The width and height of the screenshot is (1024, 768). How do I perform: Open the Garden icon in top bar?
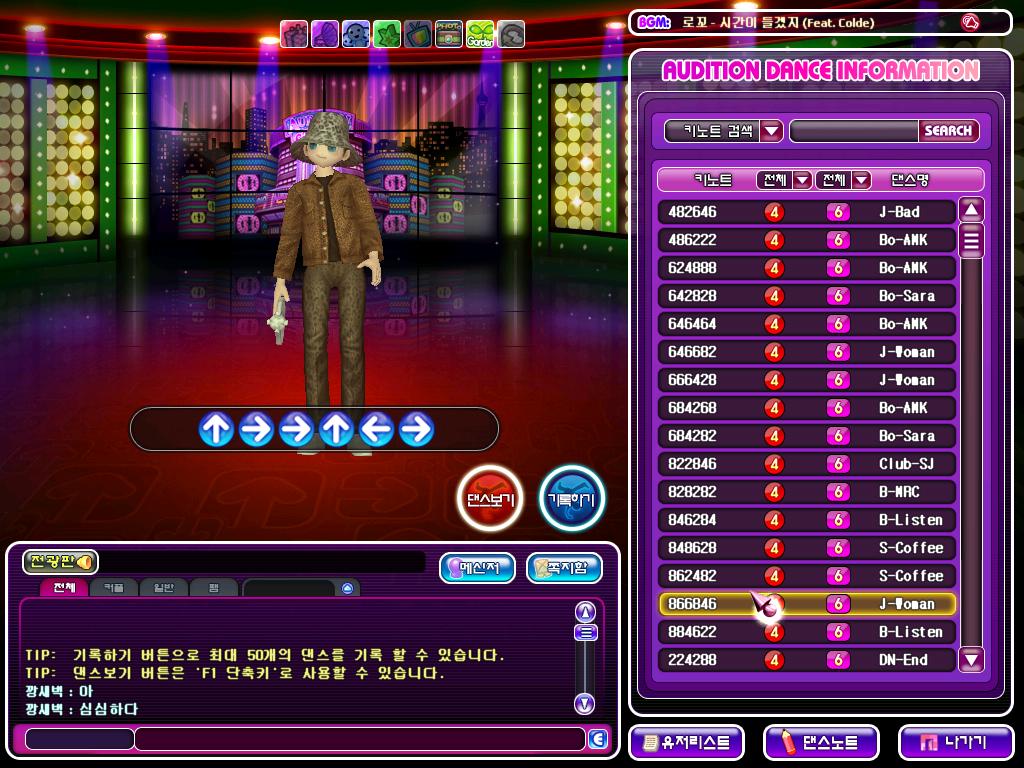(480, 34)
